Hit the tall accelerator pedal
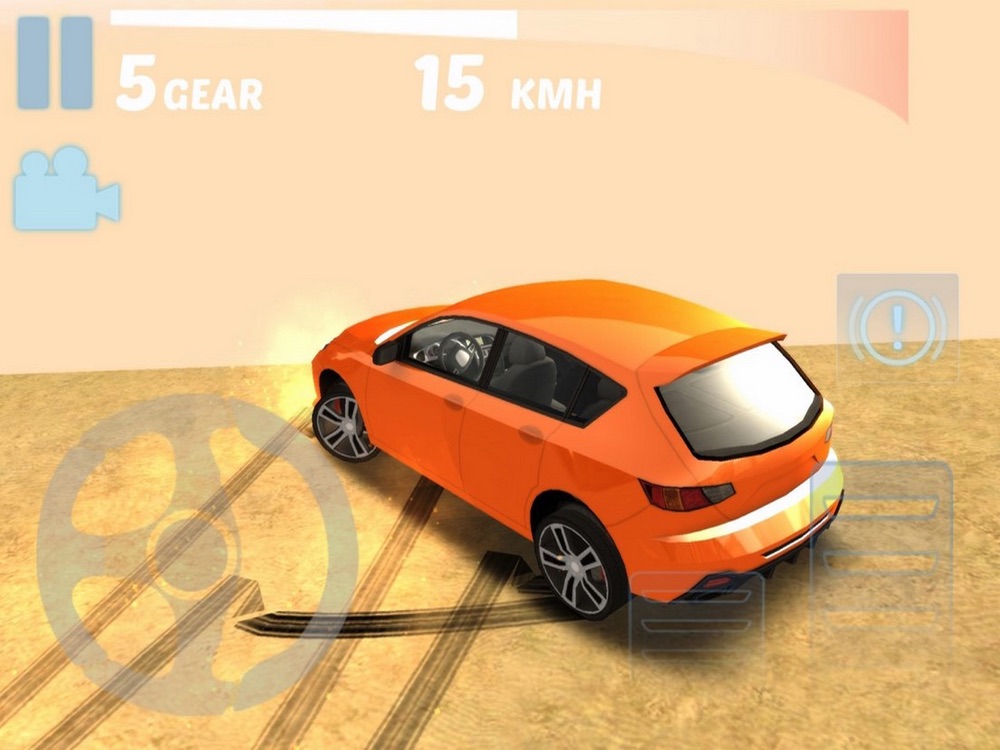Screen dimensions: 1000x750 coord(882,560)
